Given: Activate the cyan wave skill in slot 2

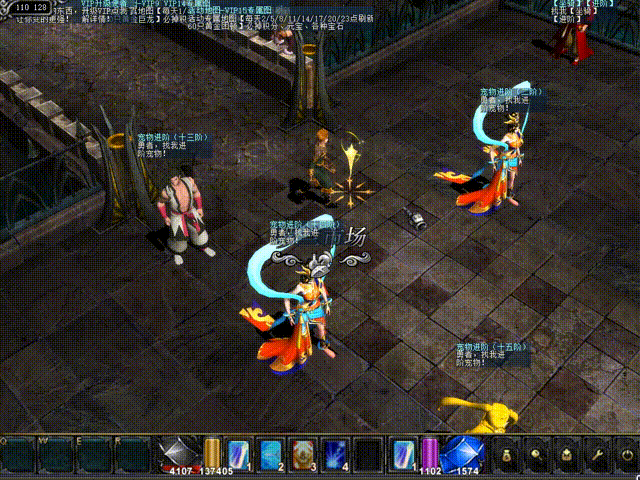Looking at the screenshot, I should [x=272, y=454].
